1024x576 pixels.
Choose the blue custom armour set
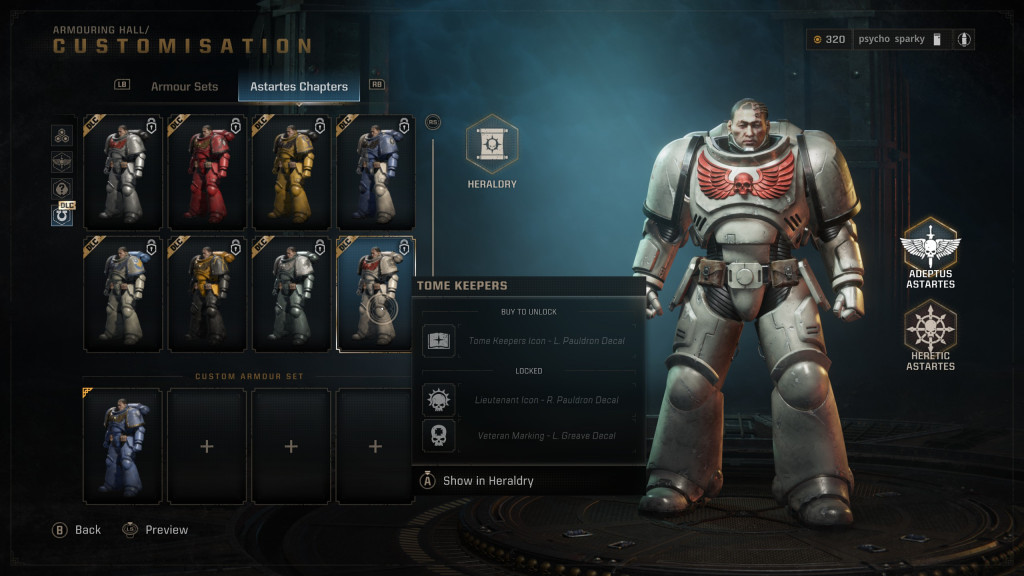(x=123, y=446)
